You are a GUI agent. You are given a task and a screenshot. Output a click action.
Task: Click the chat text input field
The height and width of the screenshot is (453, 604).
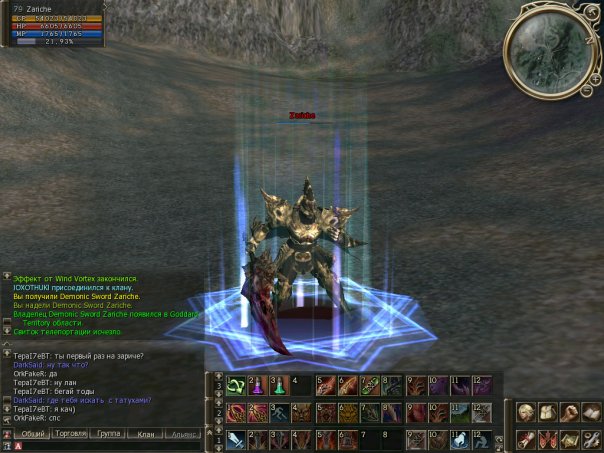point(110,446)
